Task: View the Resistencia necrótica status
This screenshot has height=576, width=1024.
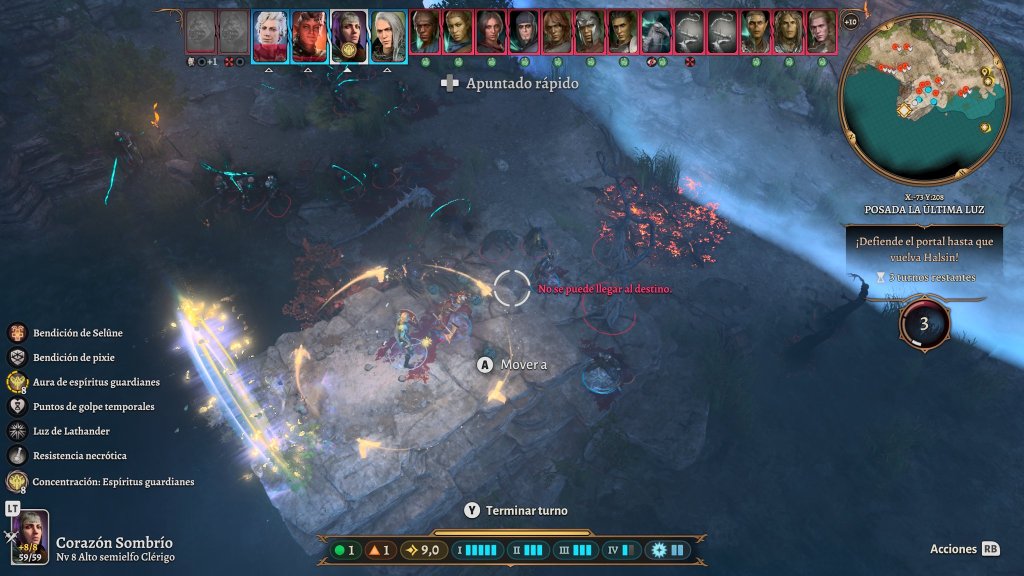Action: pyautogui.click(x=17, y=456)
